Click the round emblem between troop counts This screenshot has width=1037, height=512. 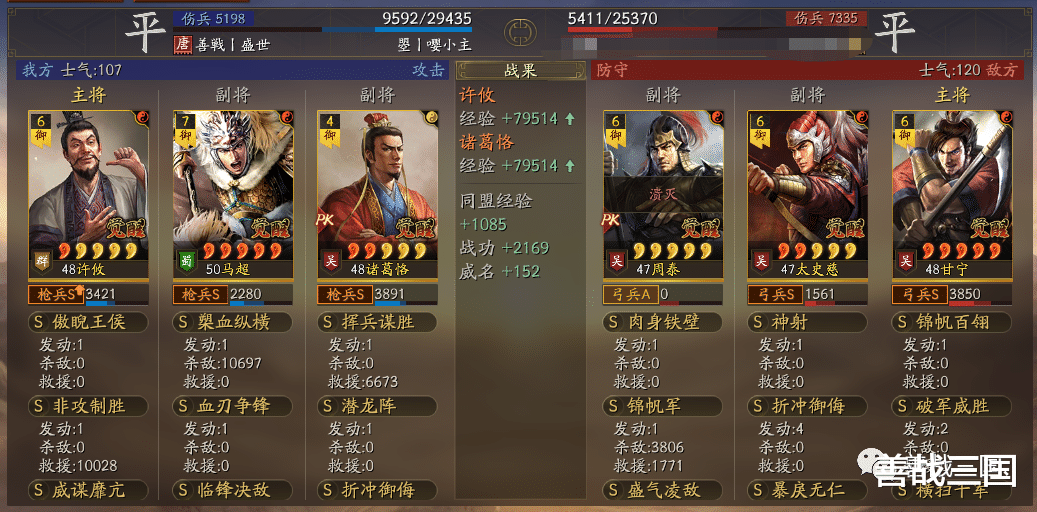click(519, 30)
